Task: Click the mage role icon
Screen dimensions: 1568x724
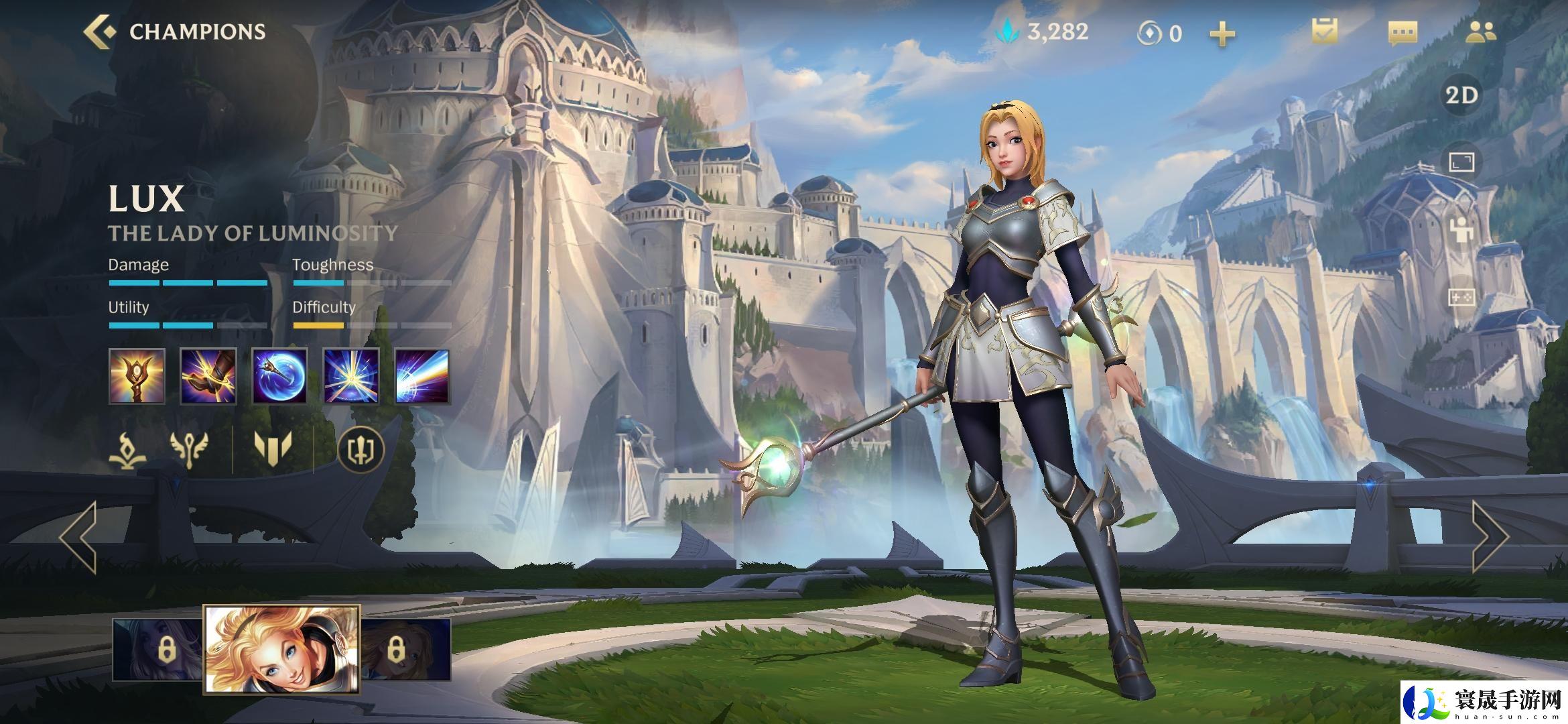Action: tap(127, 448)
